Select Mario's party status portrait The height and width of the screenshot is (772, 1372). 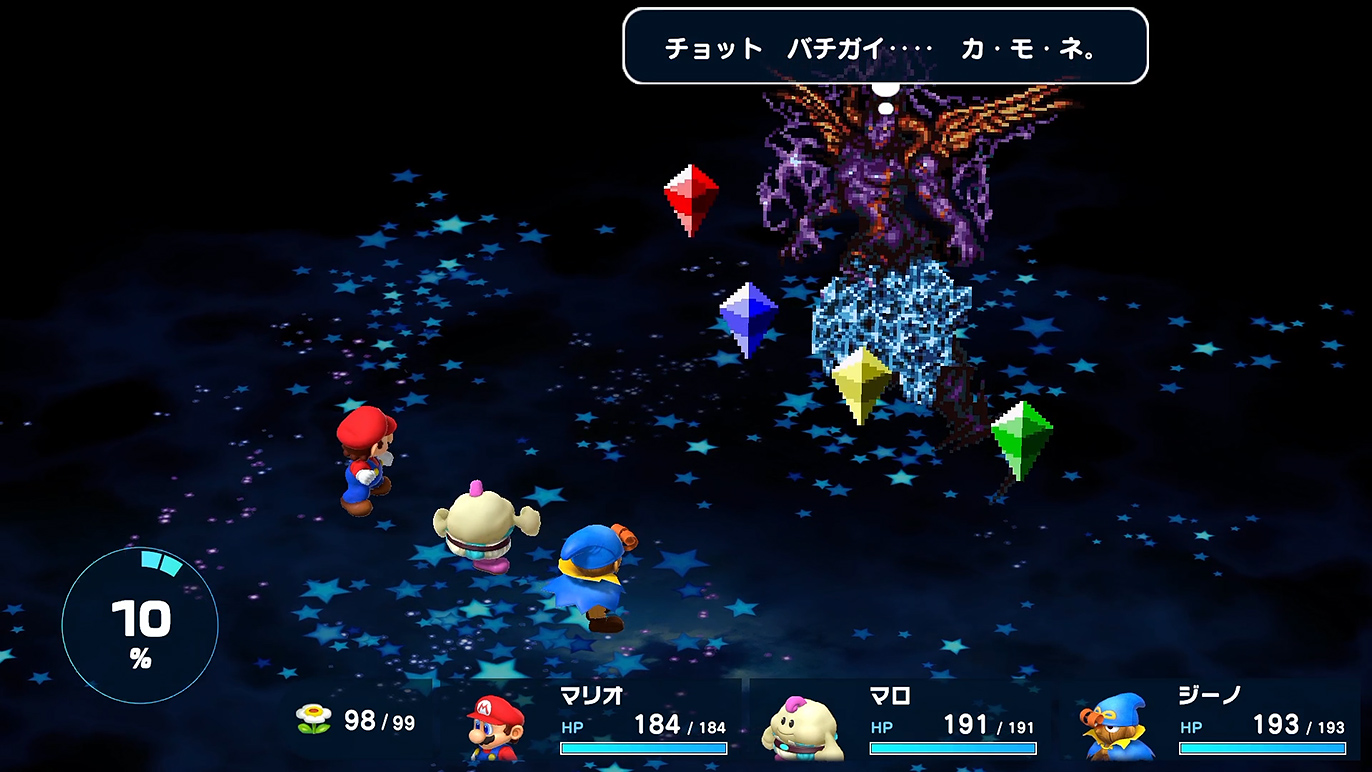[497, 727]
